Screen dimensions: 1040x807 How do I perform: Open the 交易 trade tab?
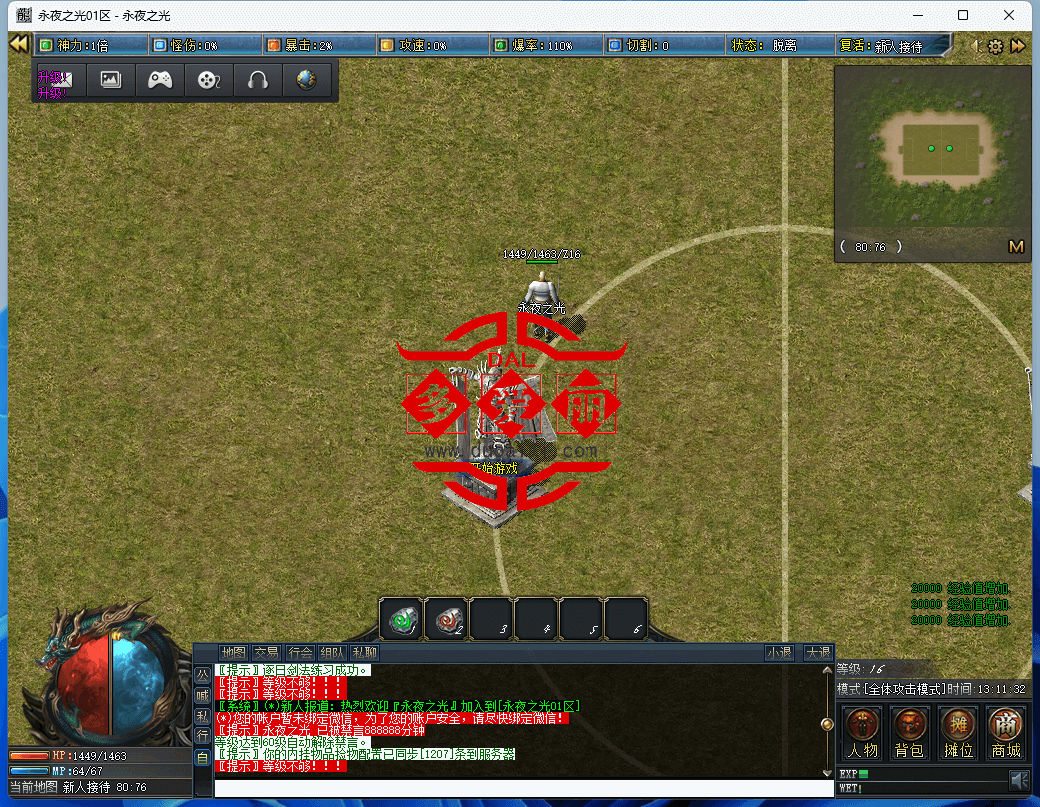pos(266,653)
